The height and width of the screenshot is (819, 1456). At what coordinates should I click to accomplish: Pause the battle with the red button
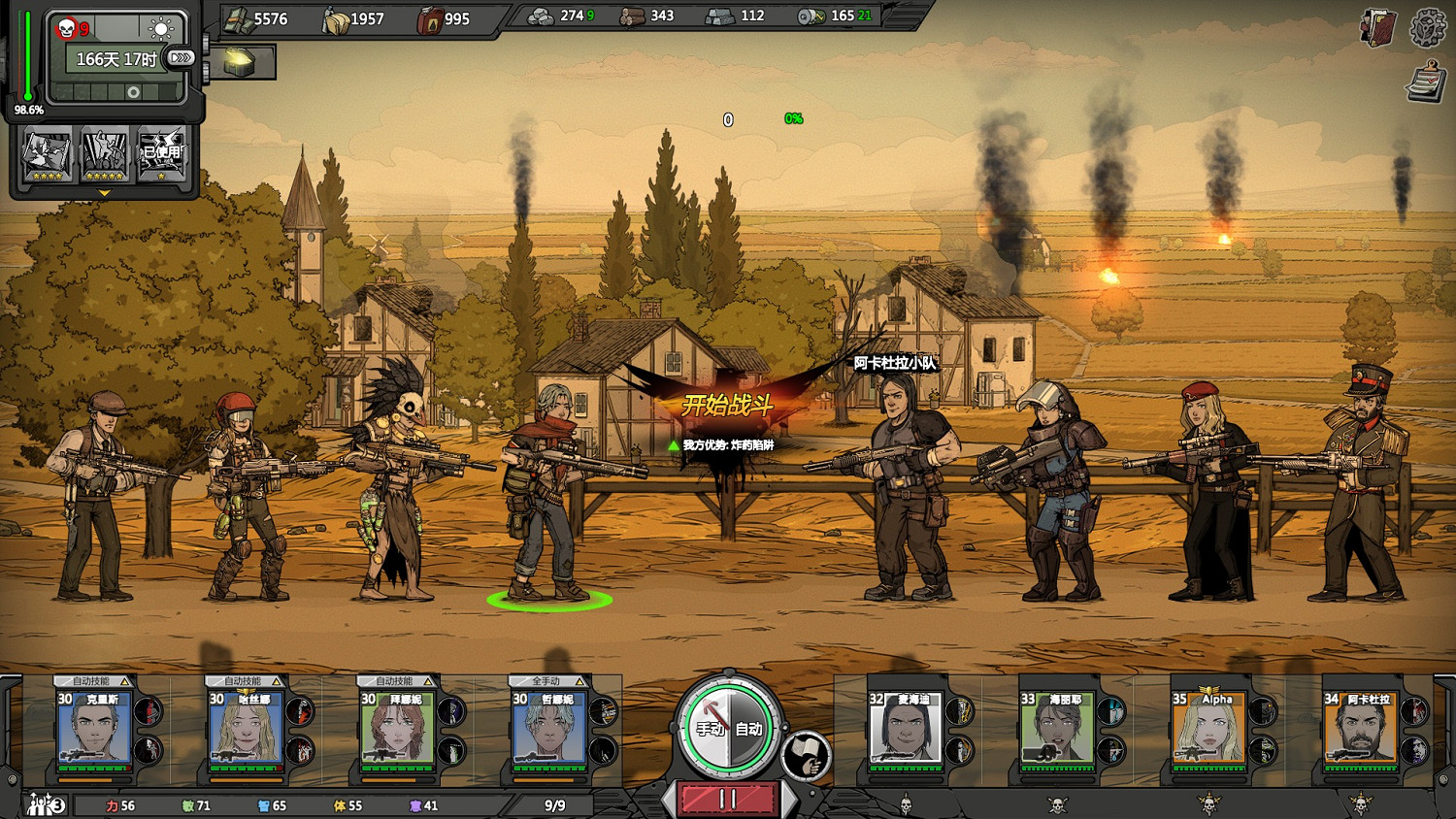728,799
